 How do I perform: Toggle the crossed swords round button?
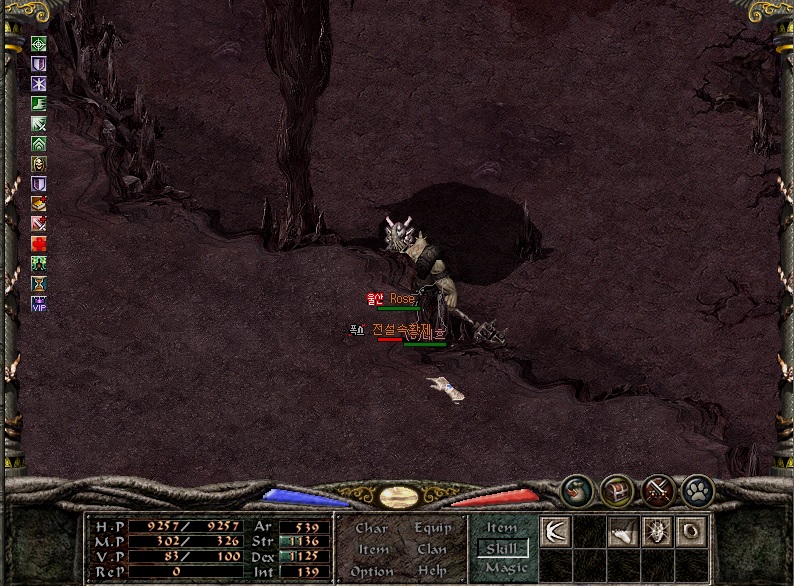tap(657, 490)
